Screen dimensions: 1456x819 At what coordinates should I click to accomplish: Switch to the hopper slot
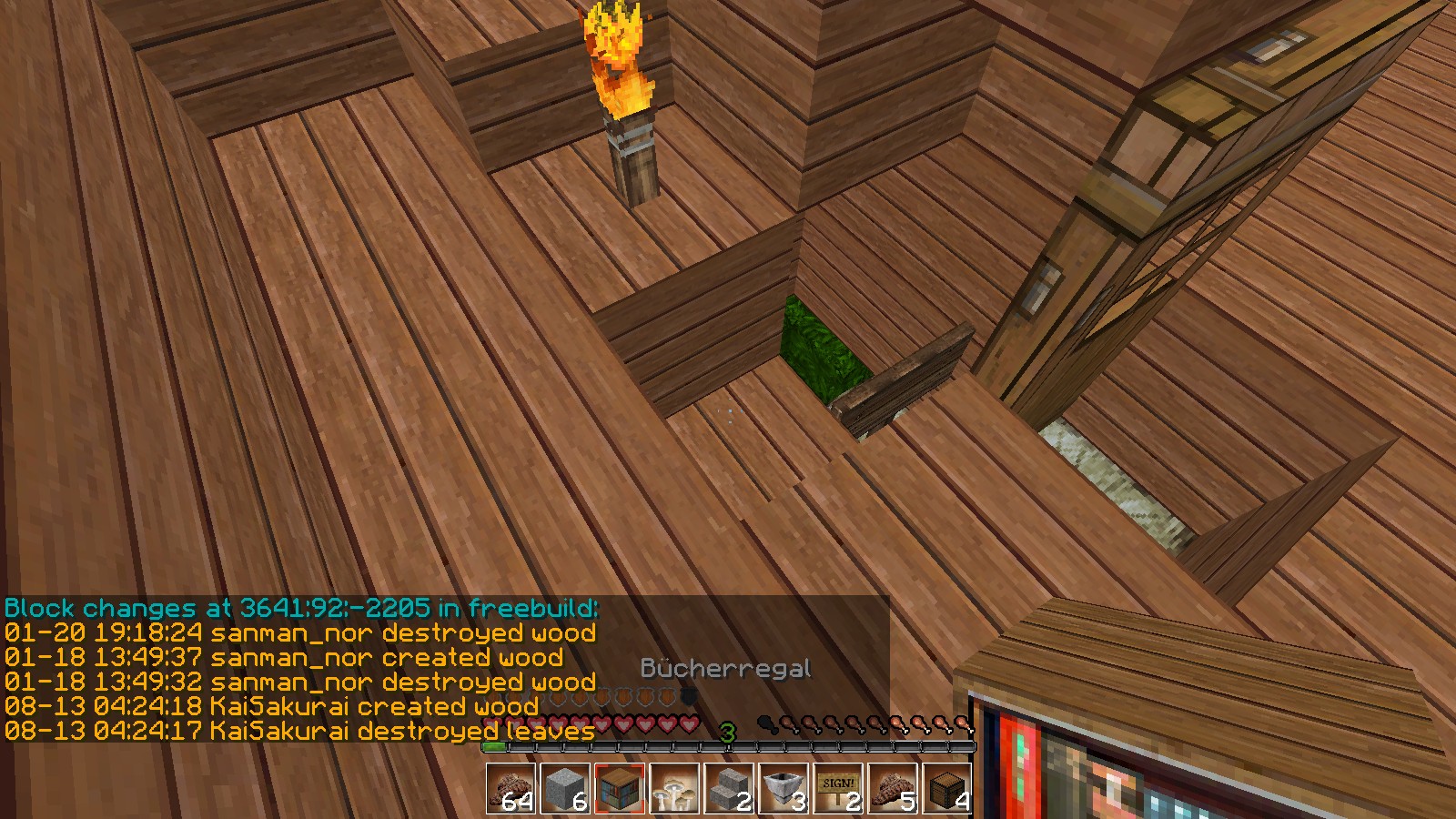pos(784,787)
